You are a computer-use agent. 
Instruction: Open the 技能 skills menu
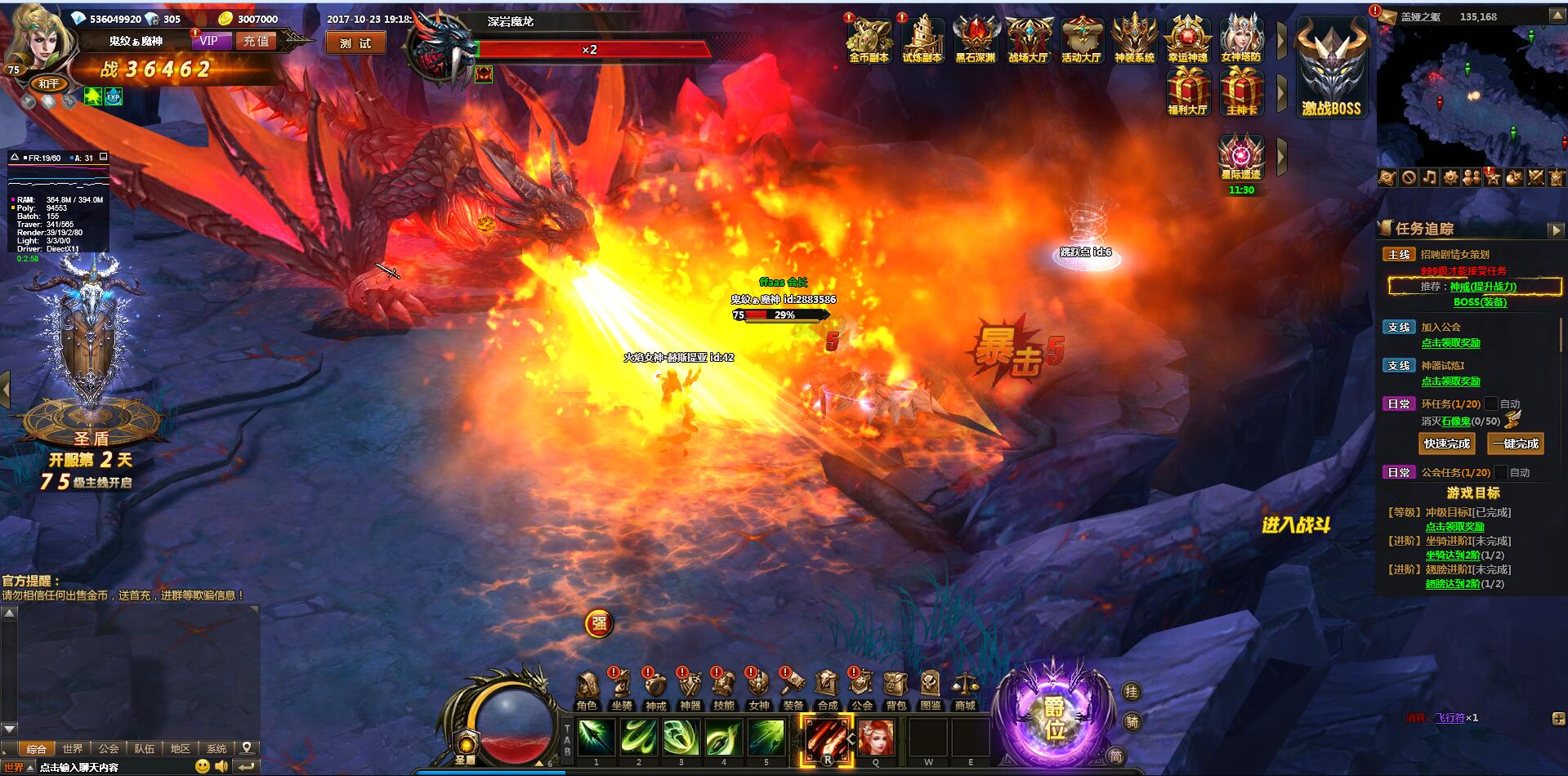[724, 690]
